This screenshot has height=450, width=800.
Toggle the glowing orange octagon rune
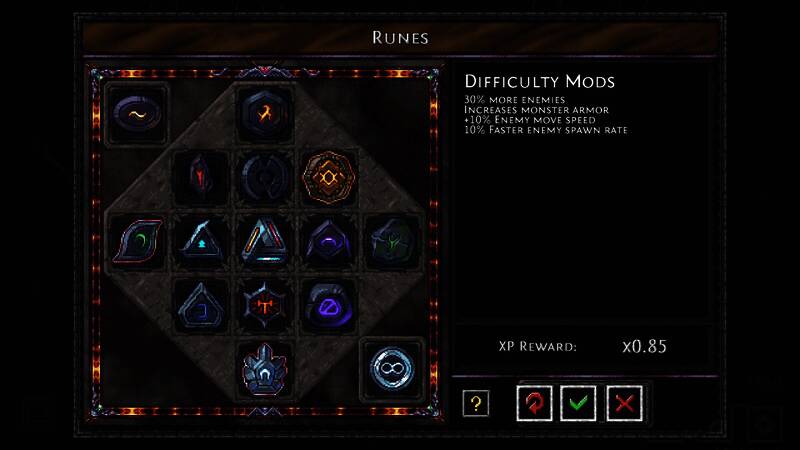pyautogui.click(x=329, y=178)
